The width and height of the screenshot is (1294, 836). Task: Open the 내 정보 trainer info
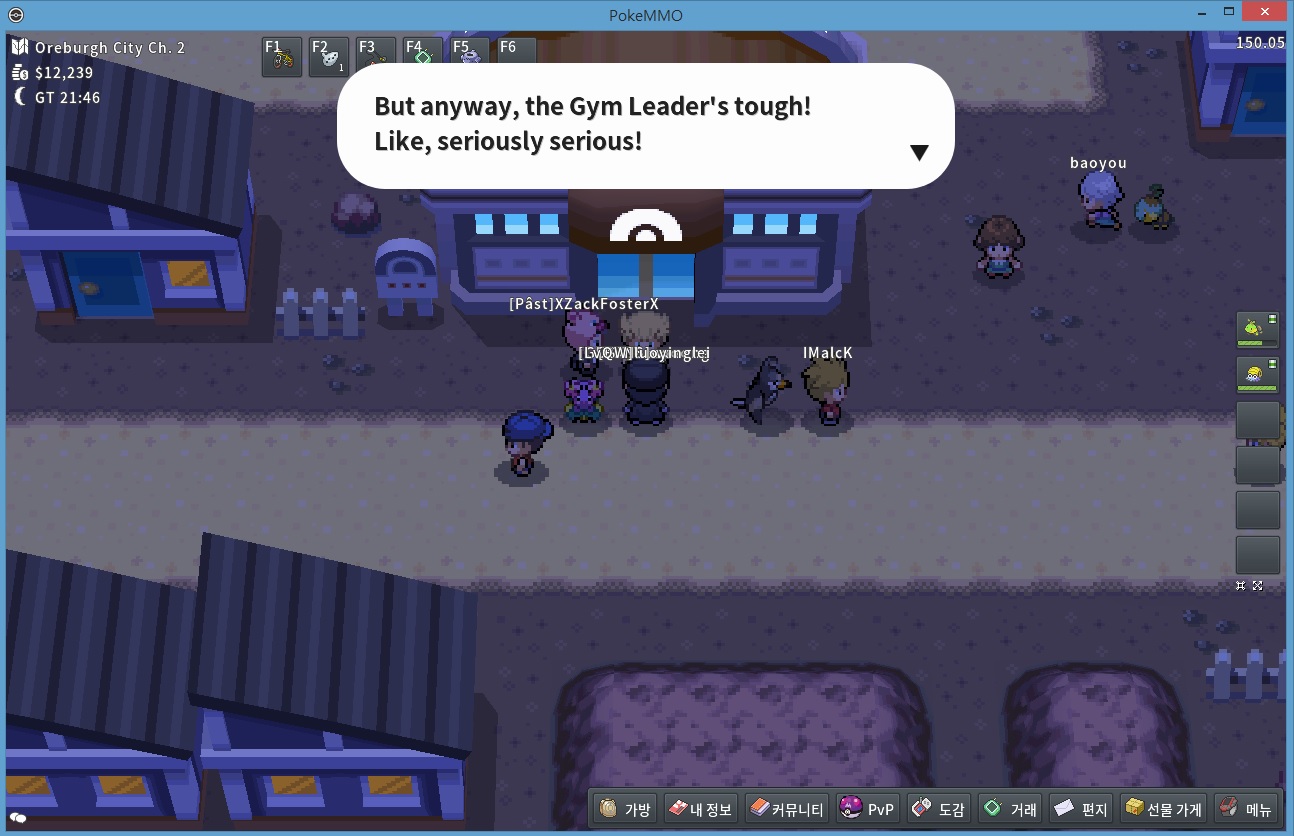[700, 809]
